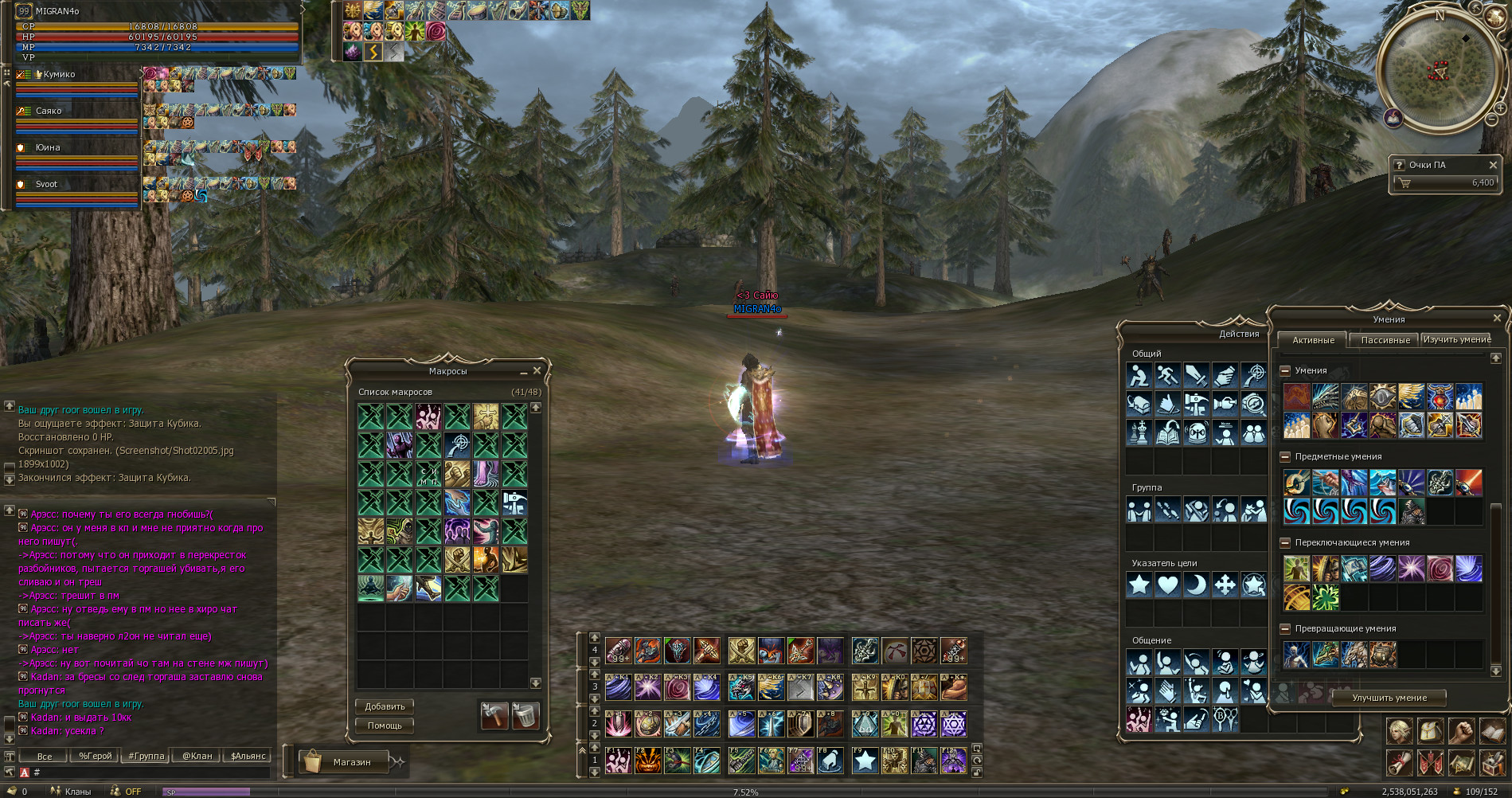Select party member Кумико

pos(60,74)
